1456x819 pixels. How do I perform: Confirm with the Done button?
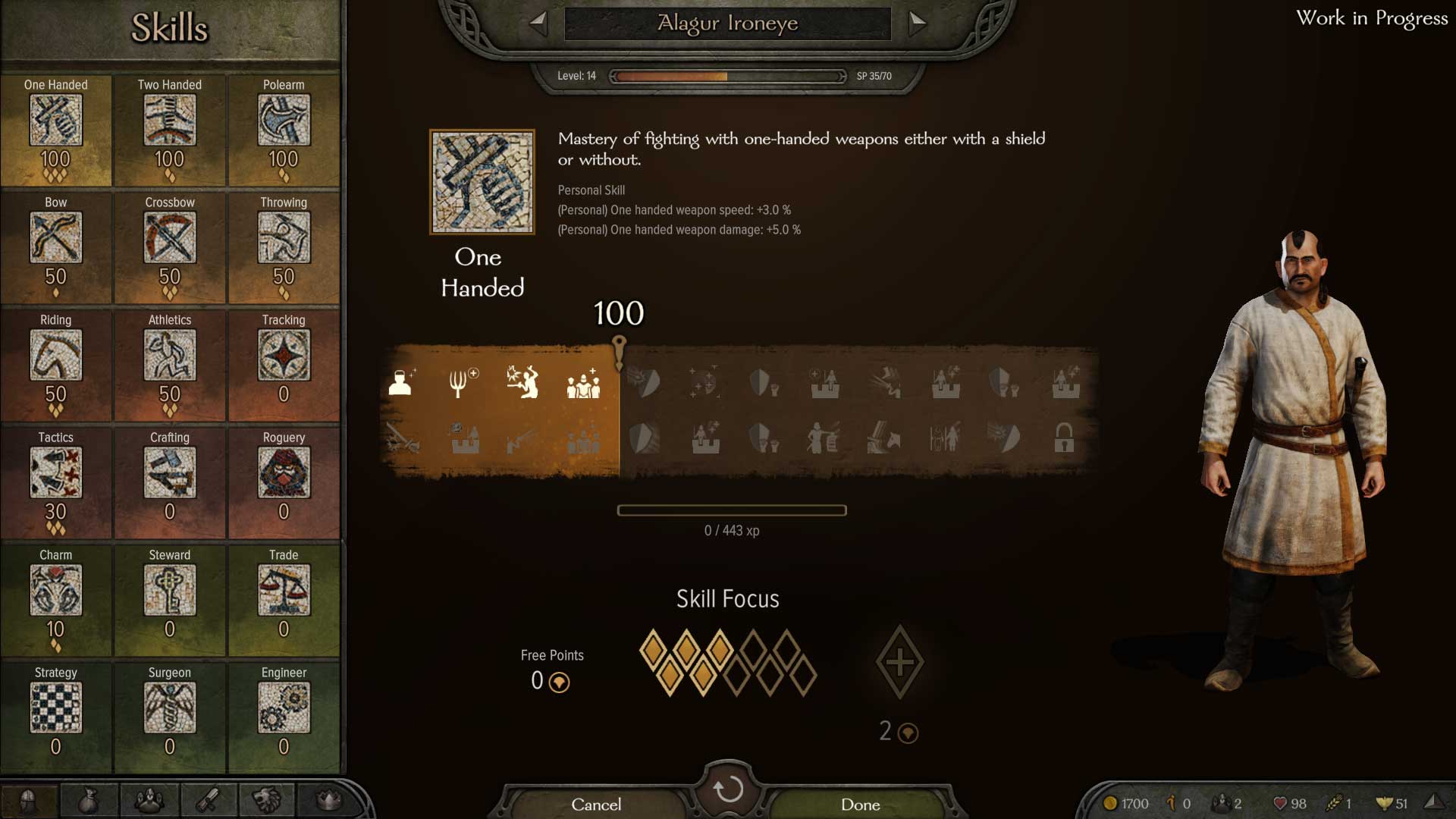coord(860,804)
